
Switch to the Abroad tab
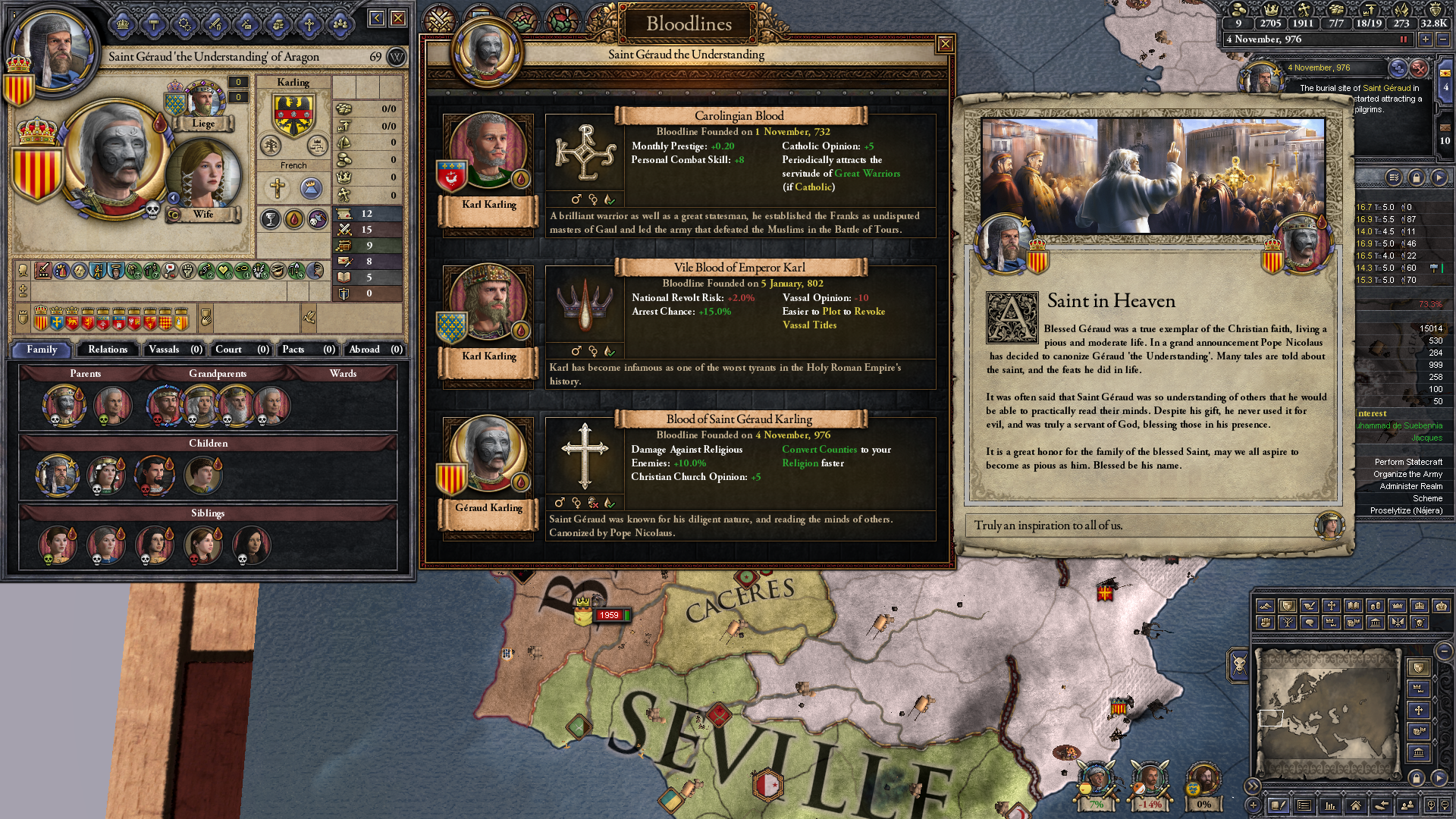click(375, 350)
